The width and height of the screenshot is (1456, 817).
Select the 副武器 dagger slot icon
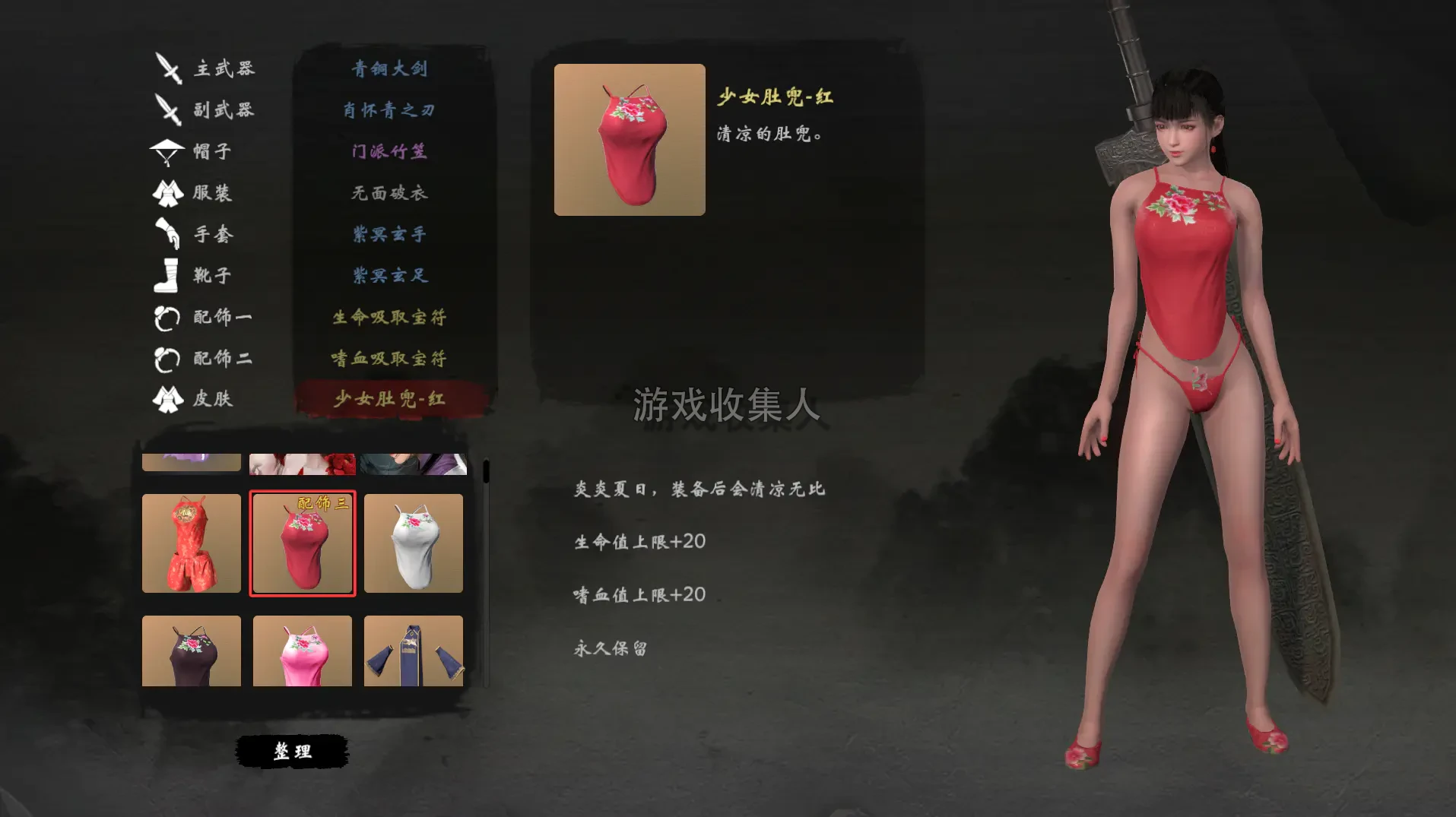click(x=169, y=109)
